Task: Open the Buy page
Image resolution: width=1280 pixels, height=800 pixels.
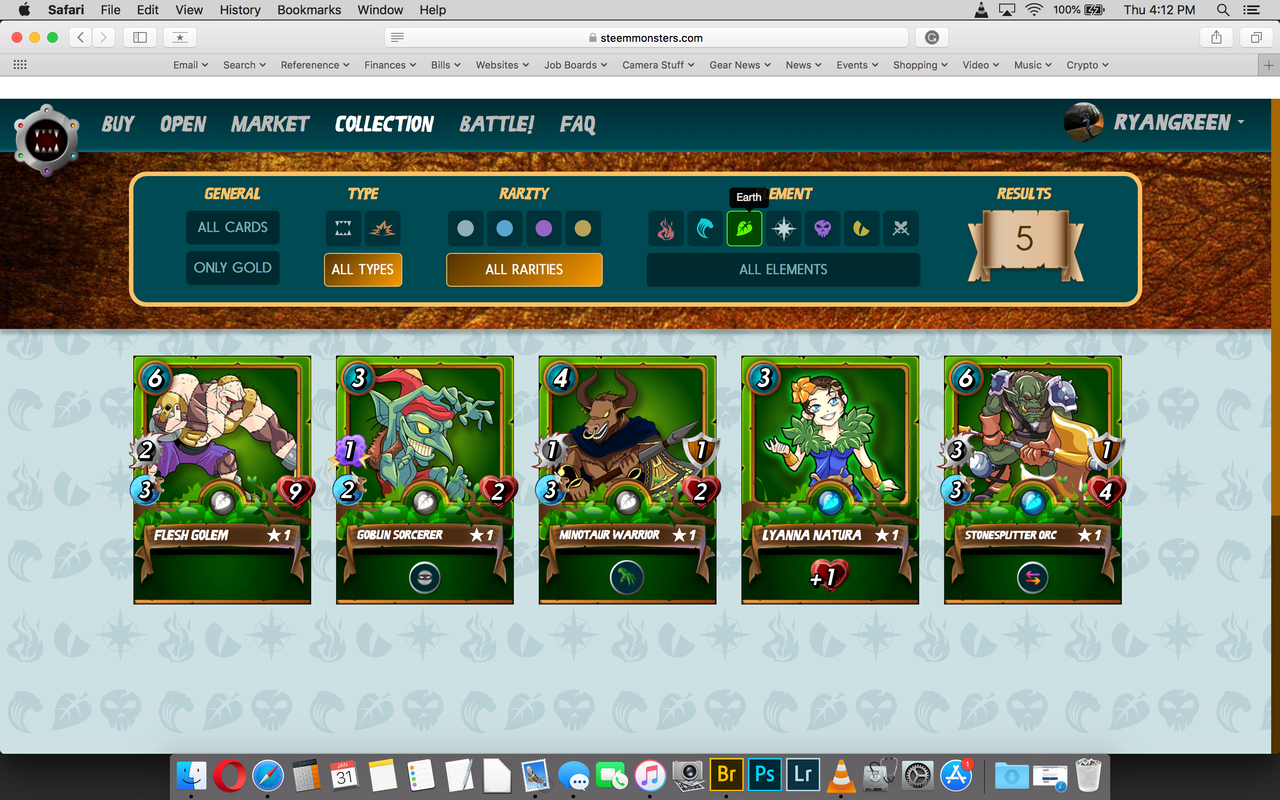Action: (x=118, y=124)
